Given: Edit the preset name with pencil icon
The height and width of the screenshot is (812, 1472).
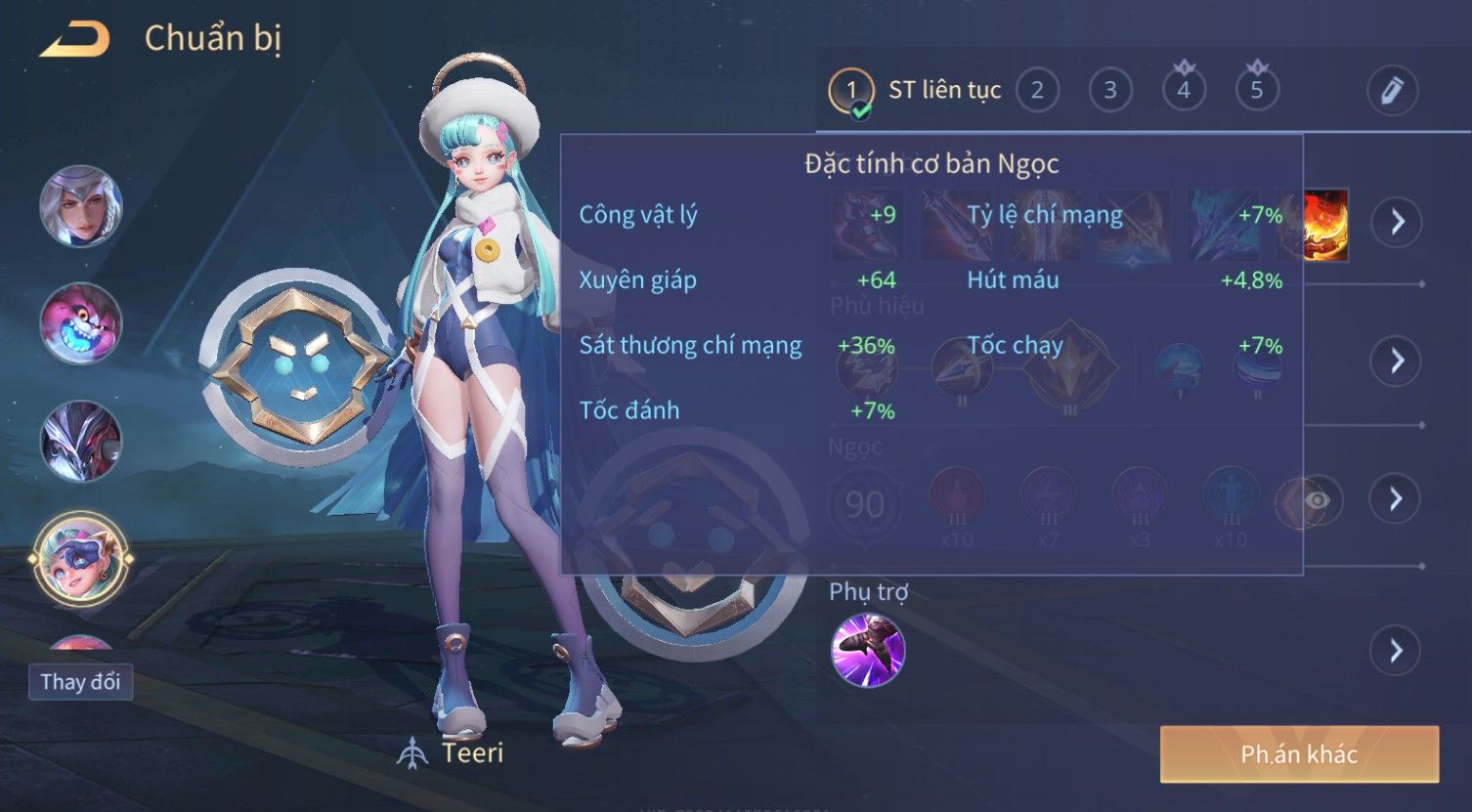Looking at the screenshot, I should [1392, 91].
